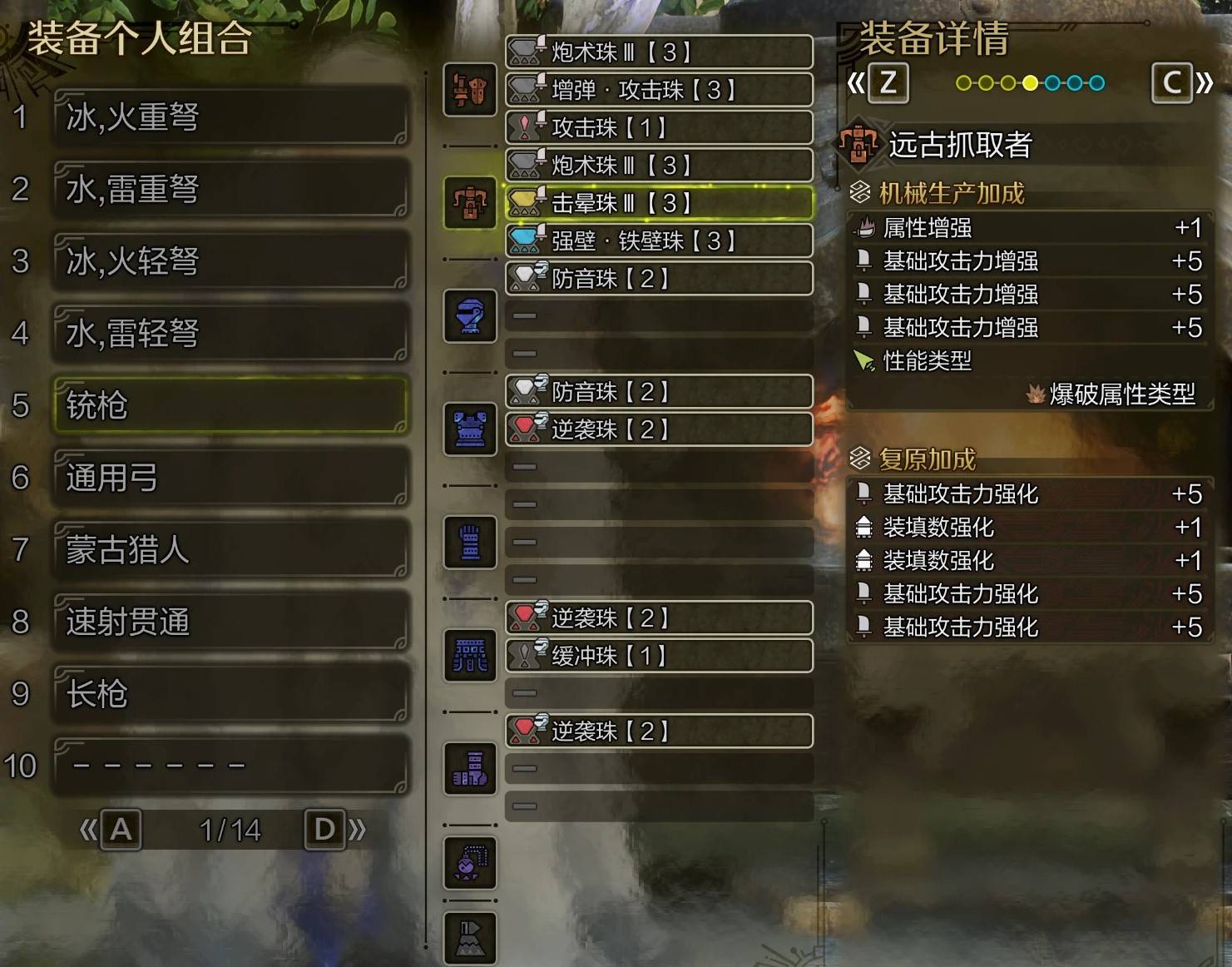Click the arm armor slot icon

(x=470, y=542)
